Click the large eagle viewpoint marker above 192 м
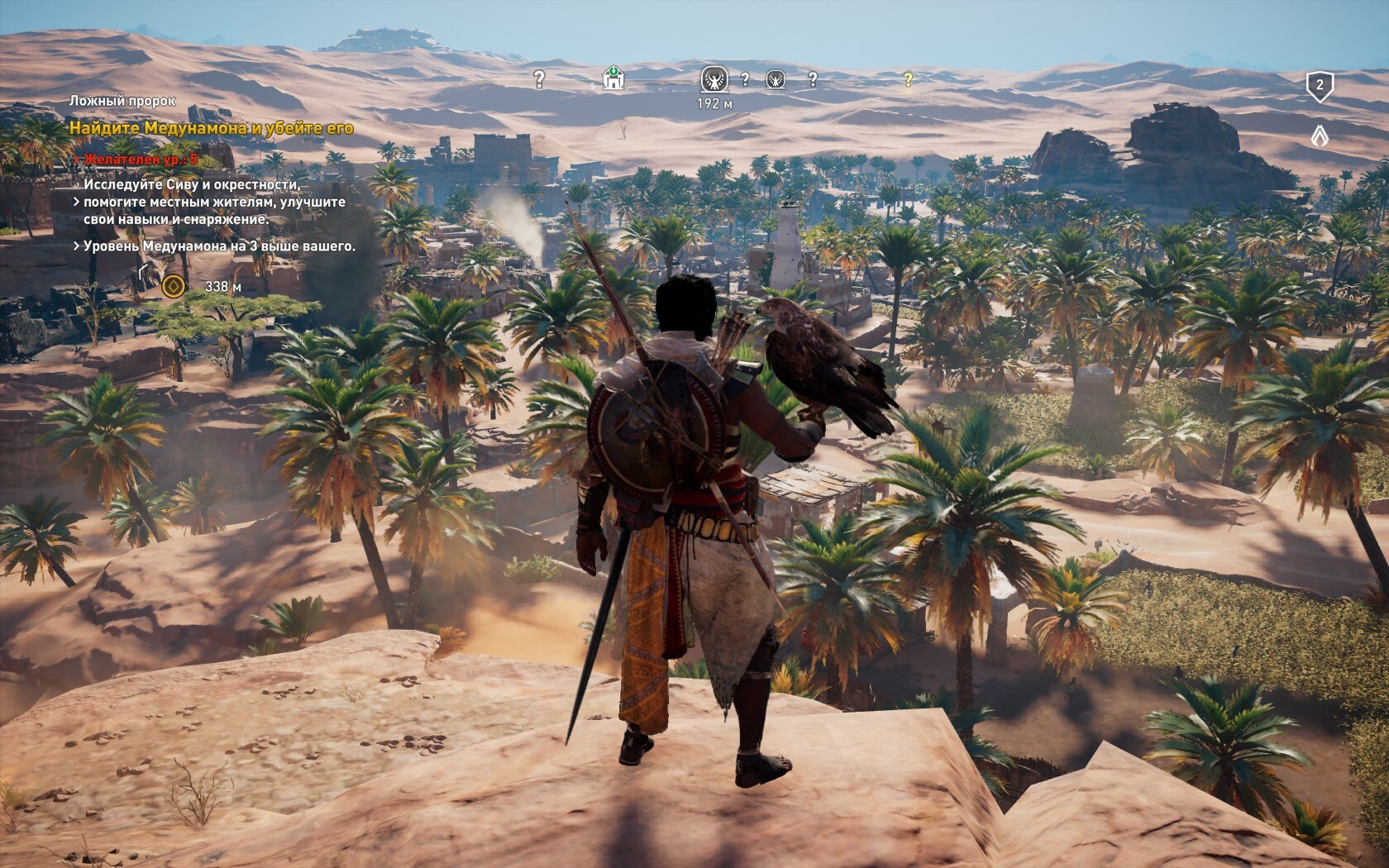This screenshot has height=868, width=1389. (x=714, y=79)
